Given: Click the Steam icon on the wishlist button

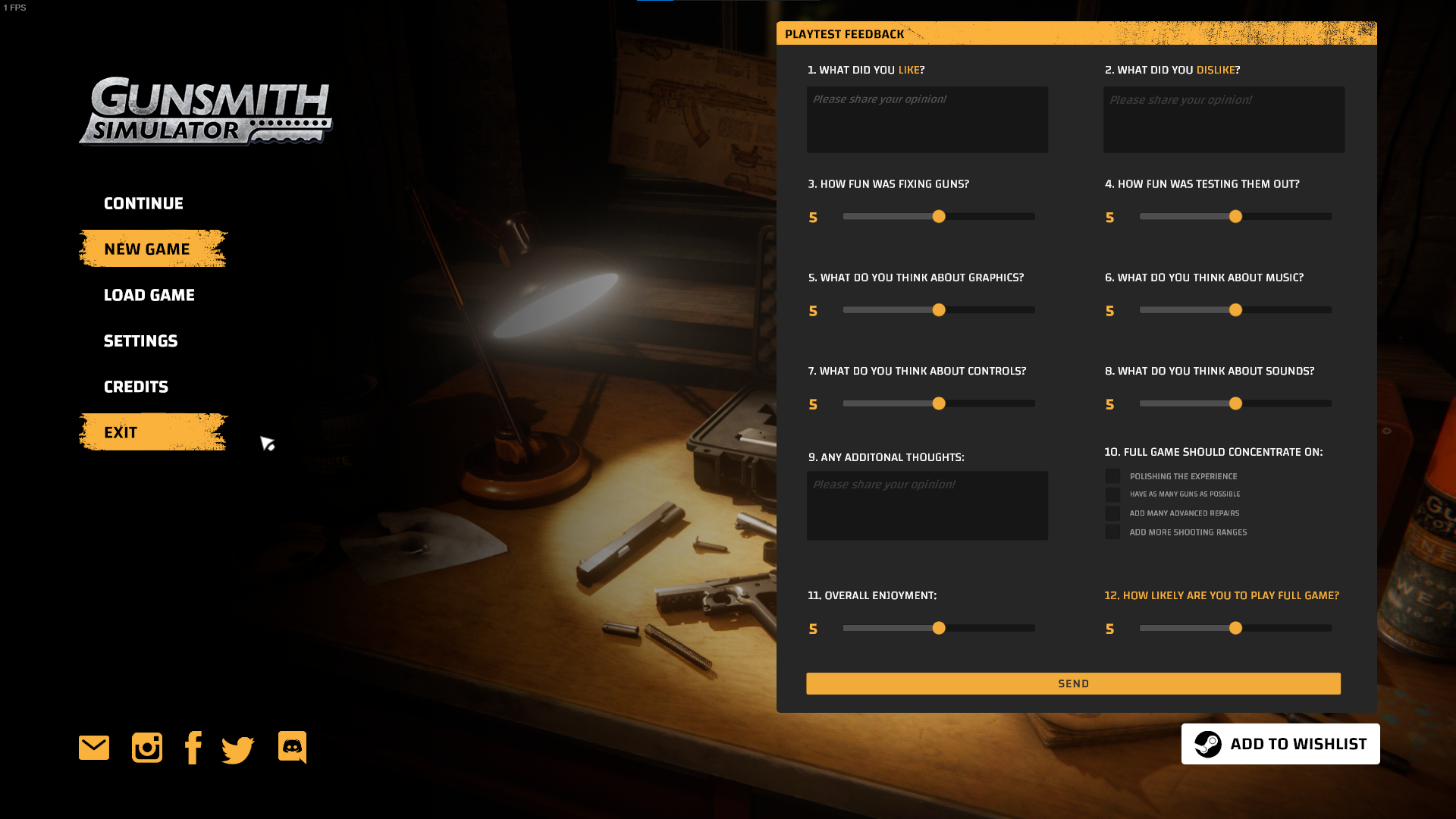Looking at the screenshot, I should coord(1210,744).
